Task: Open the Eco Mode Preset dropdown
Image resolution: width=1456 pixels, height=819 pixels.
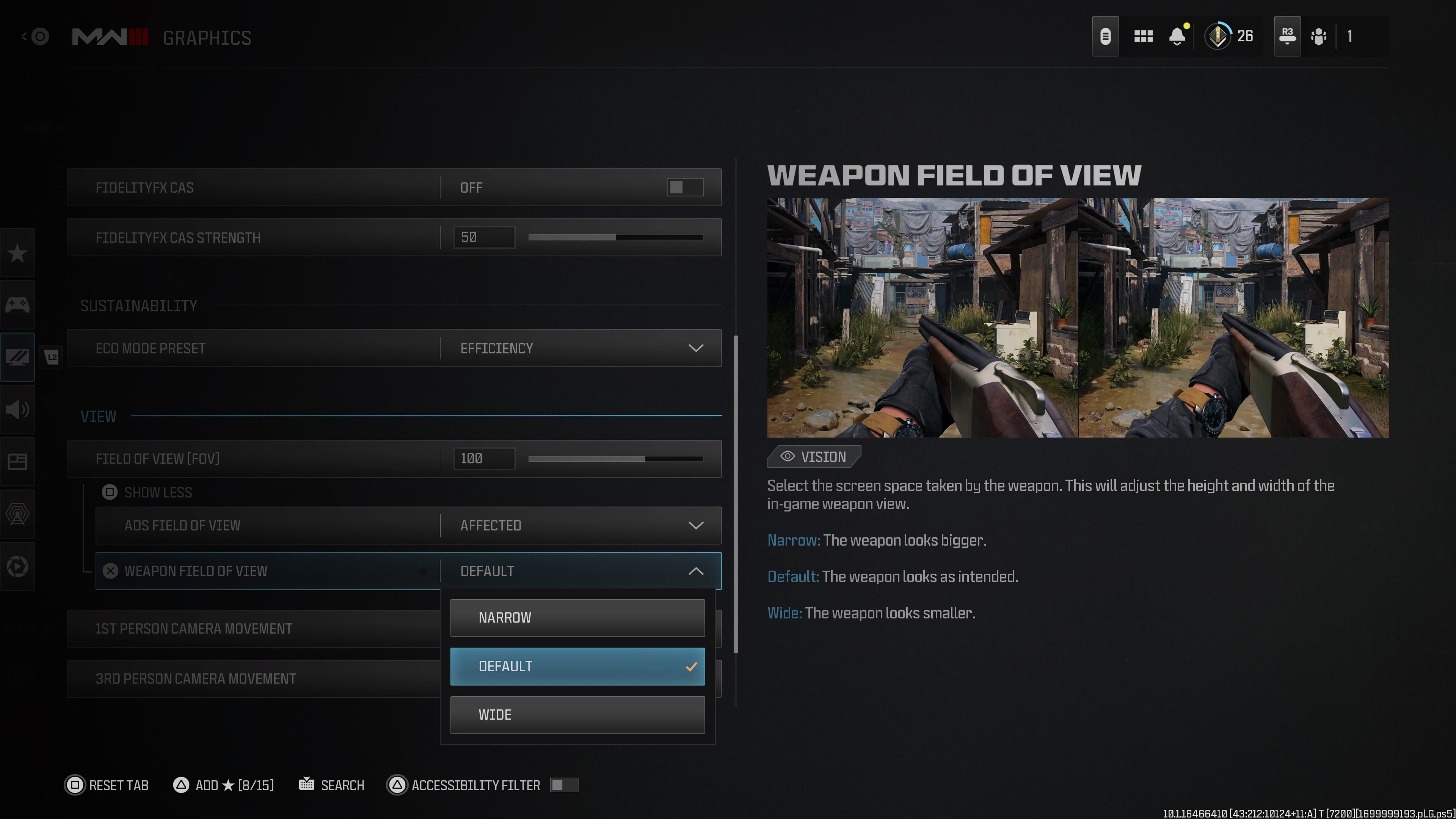Action: coord(582,348)
